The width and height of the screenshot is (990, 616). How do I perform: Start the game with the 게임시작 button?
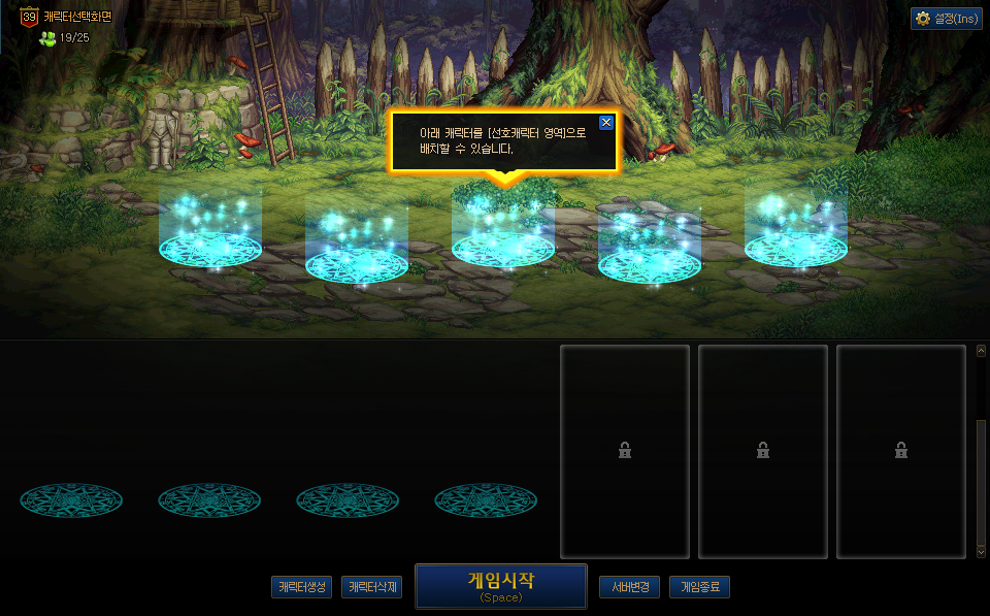pos(501,586)
